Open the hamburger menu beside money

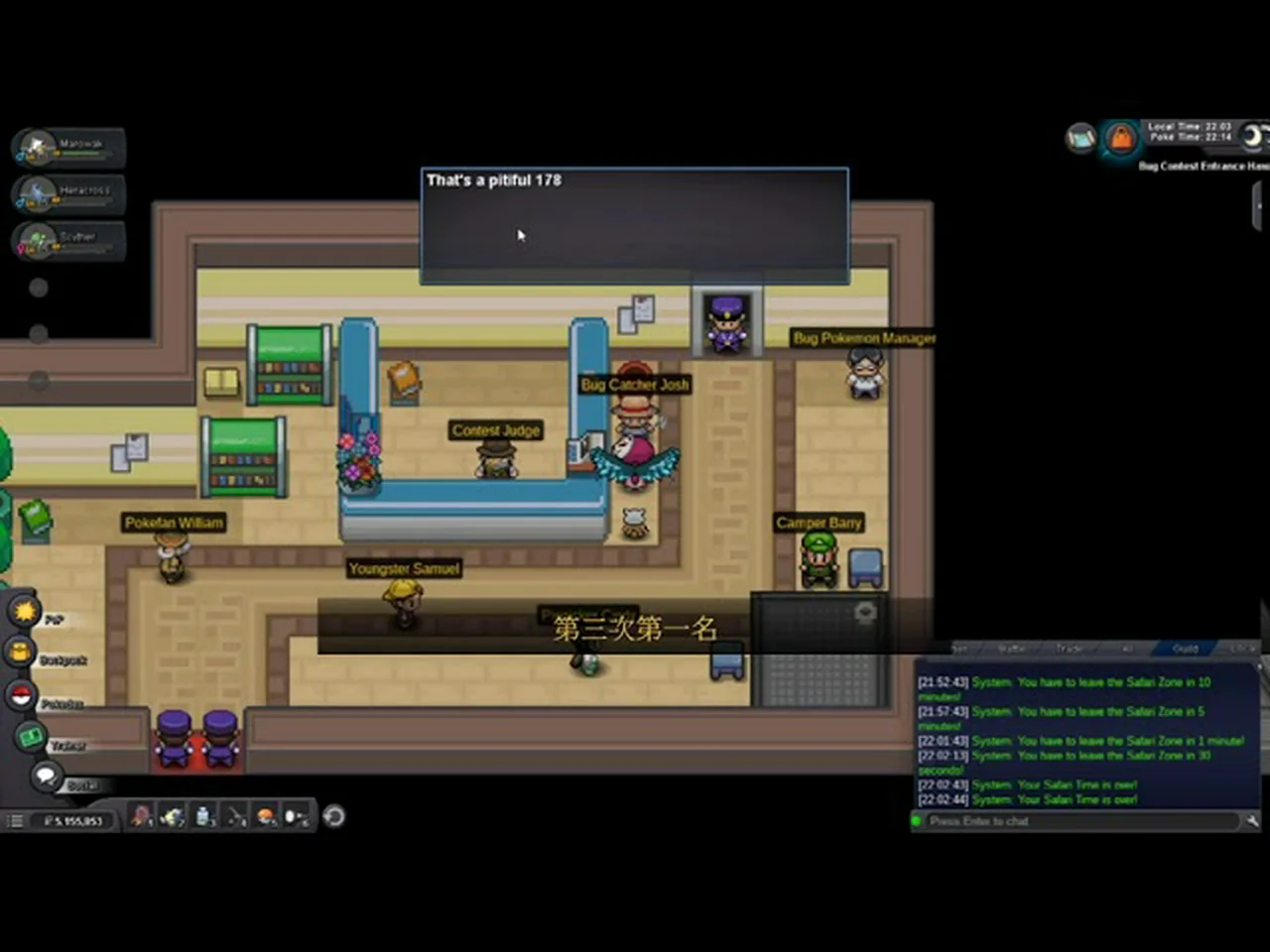15,821
